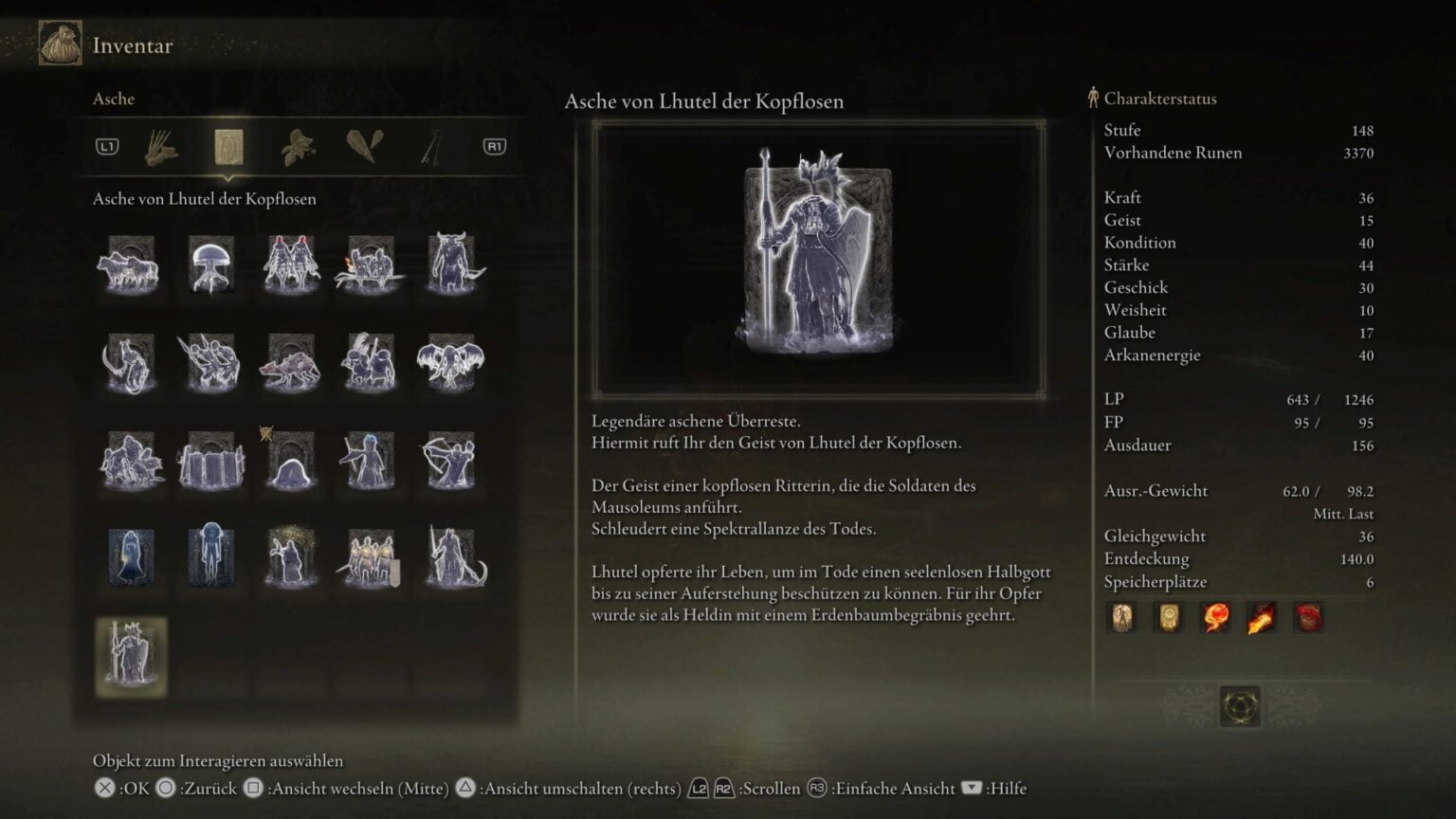Choose the greatshield soldiers ash
Screen dimensions: 1456x819
coord(210,461)
